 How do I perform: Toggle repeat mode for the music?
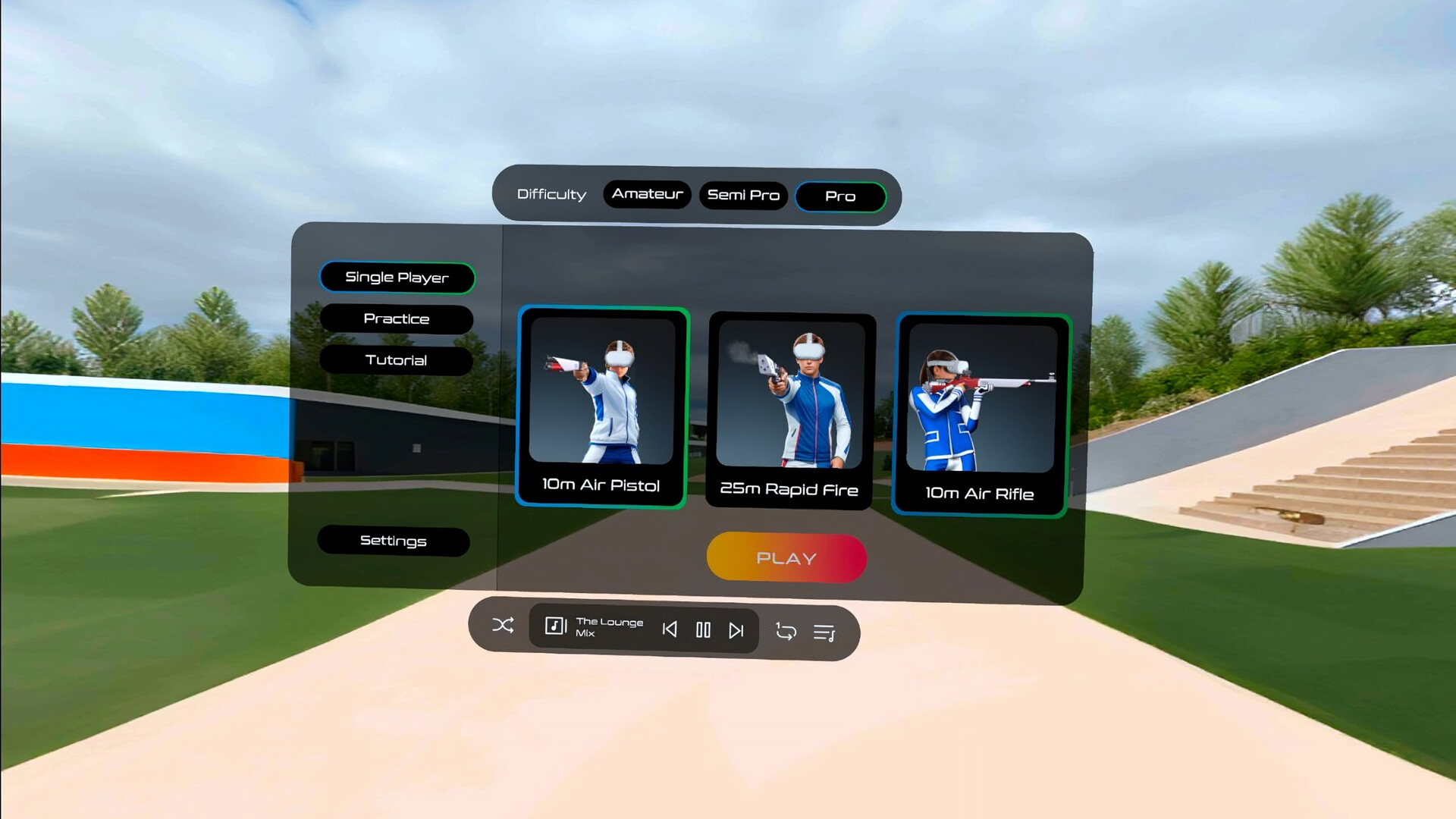(785, 630)
